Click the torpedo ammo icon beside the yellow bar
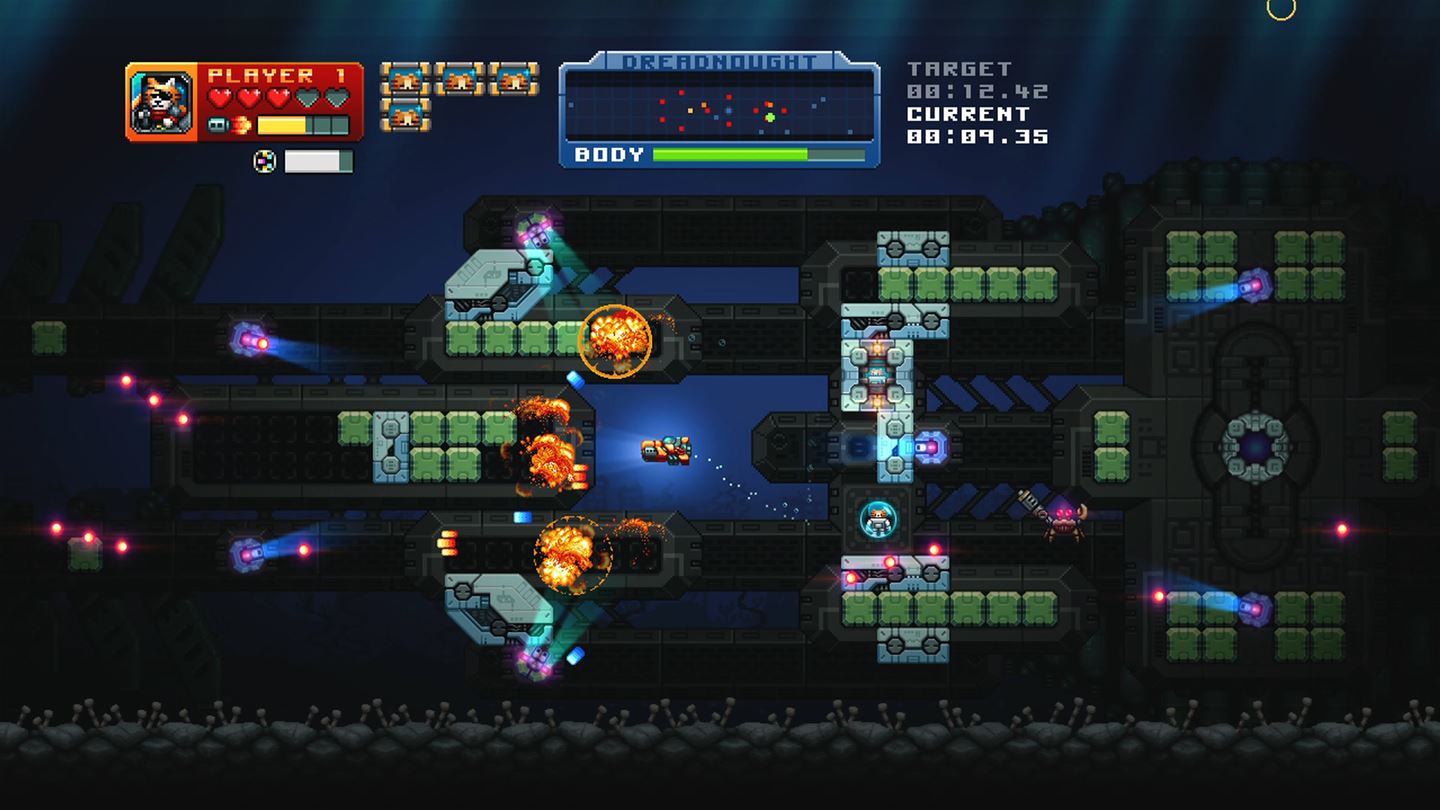This screenshot has width=1440, height=810. click(221, 123)
